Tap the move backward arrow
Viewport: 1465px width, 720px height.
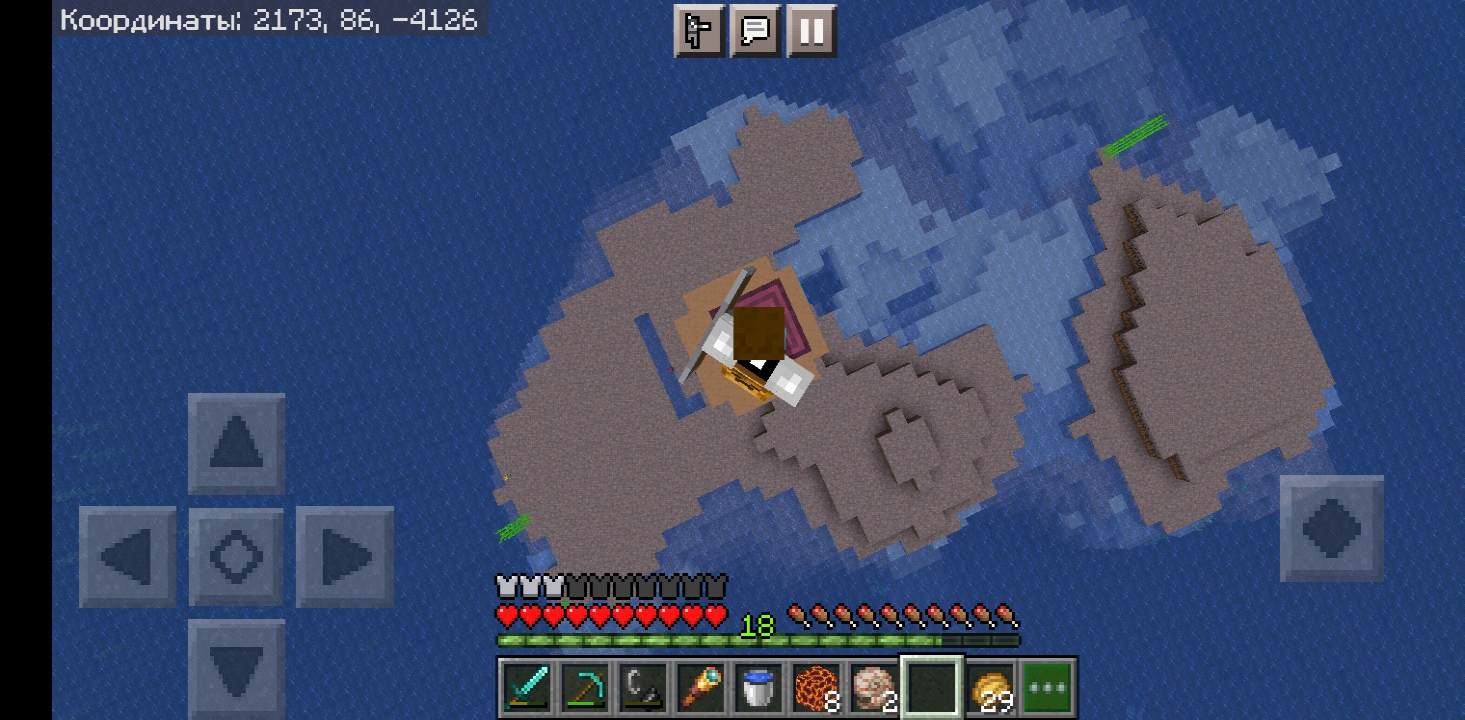pyautogui.click(x=236, y=667)
